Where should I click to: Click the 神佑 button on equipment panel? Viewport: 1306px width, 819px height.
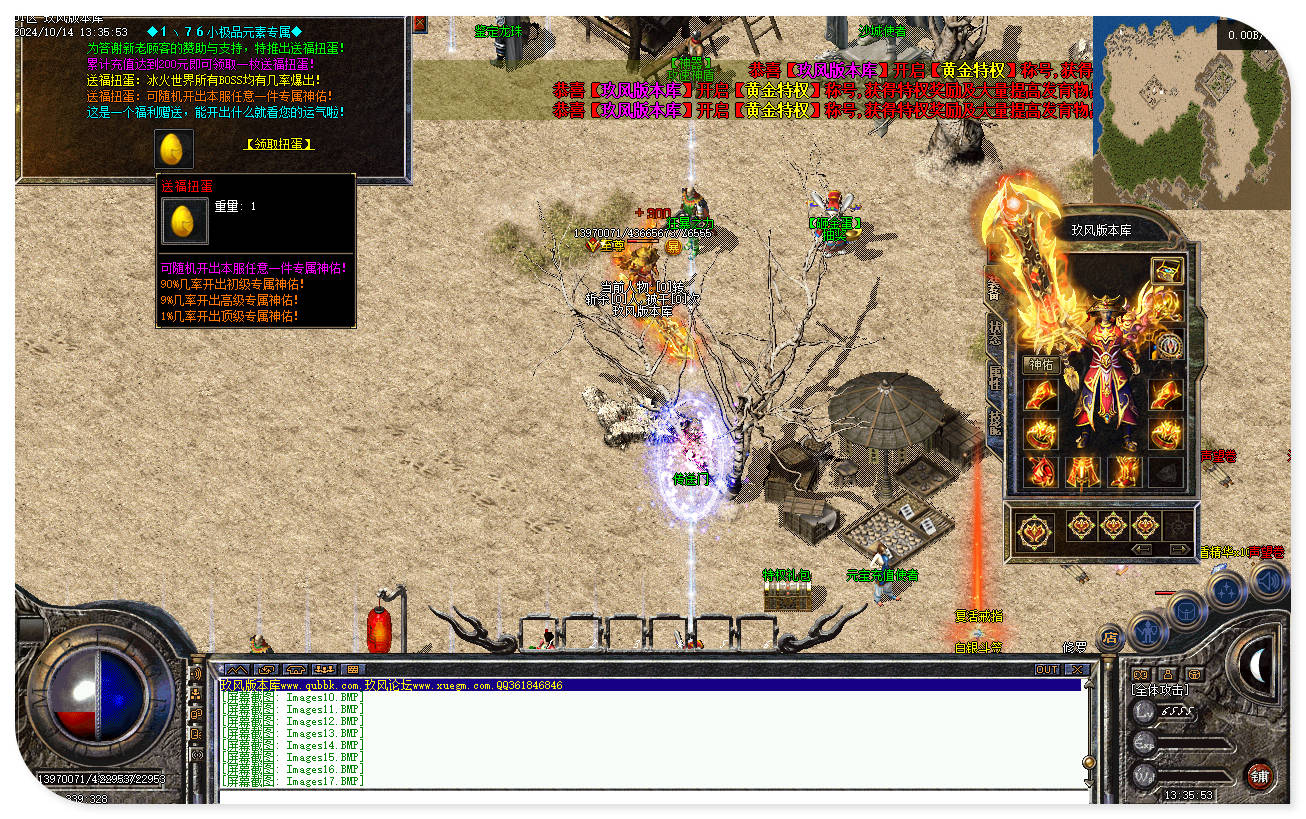coord(1041,365)
